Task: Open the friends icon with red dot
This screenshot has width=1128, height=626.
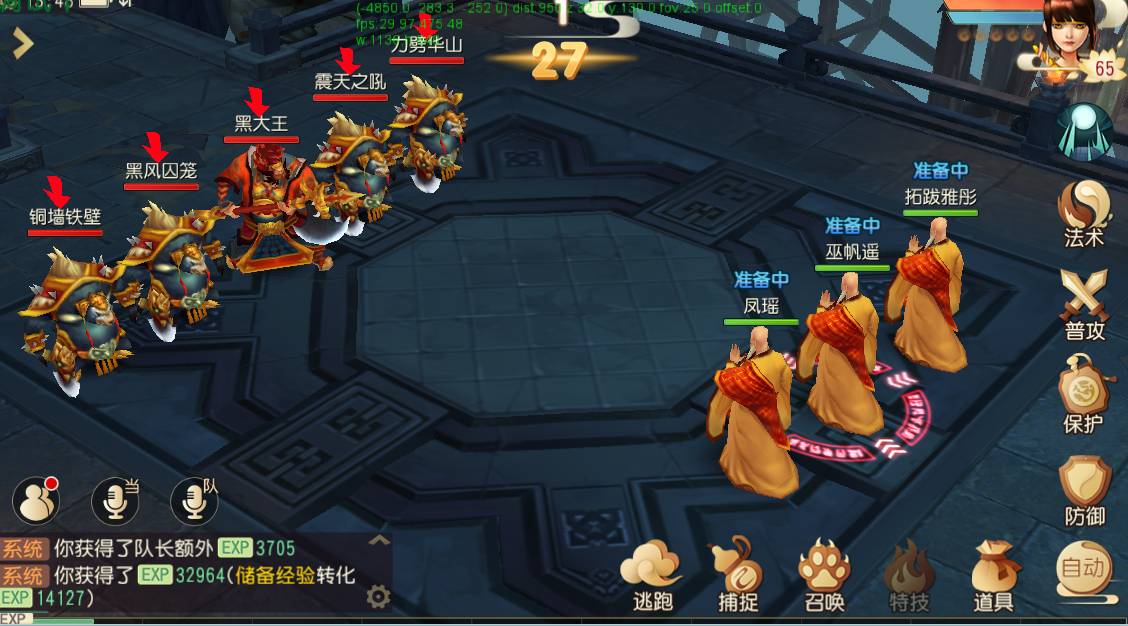Action: tap(36, 500)
